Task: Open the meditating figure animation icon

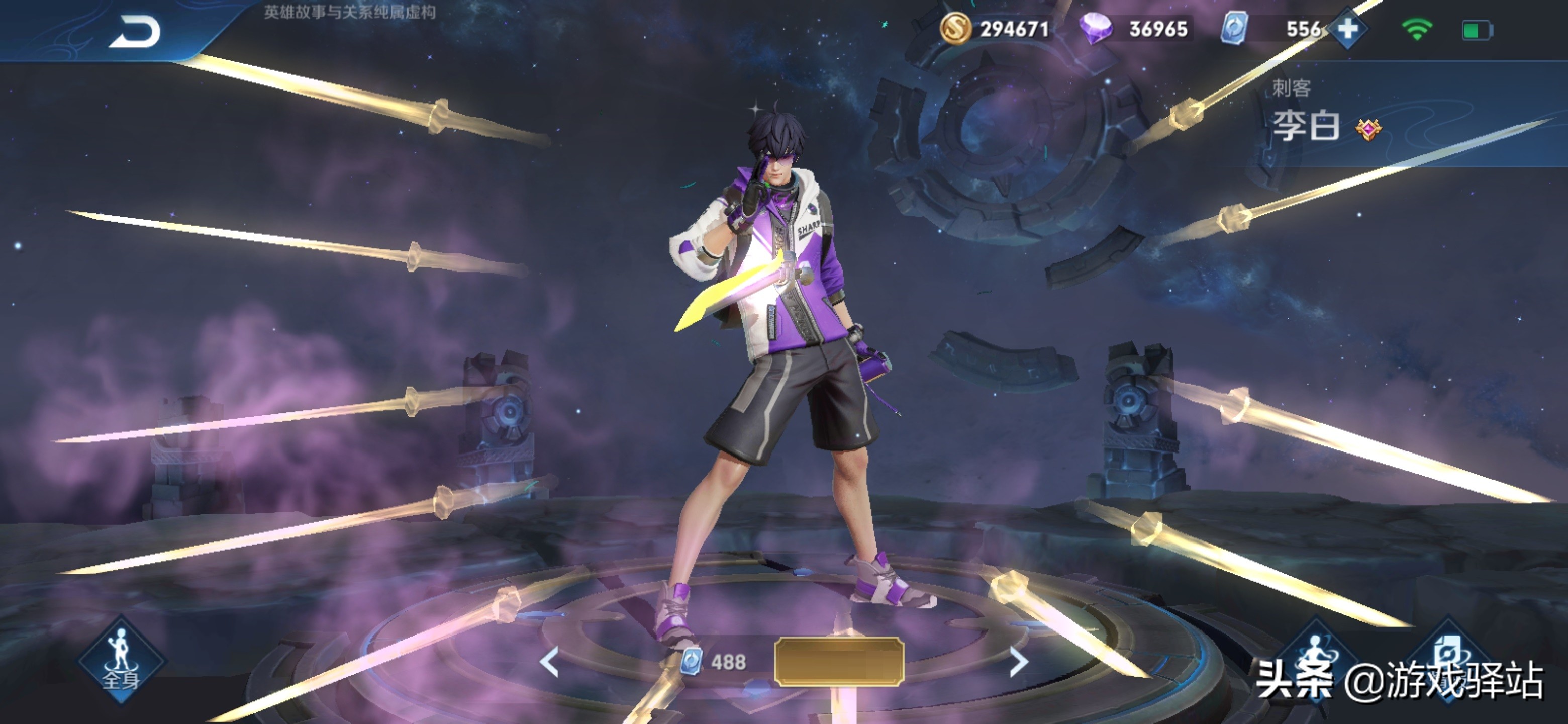Action: point(1317,655)
